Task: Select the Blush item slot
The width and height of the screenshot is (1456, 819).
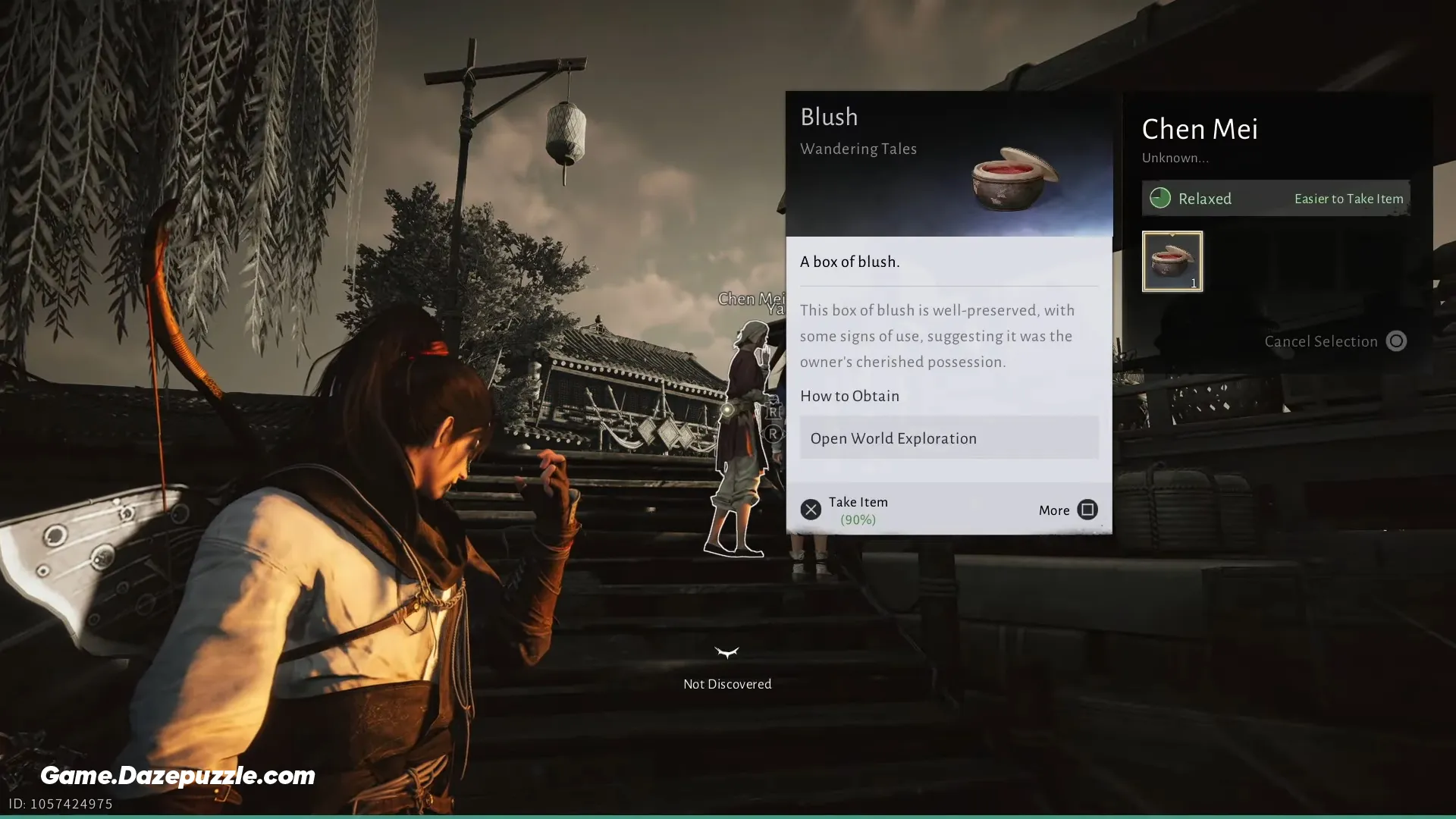Action: tap(1172, 262)
